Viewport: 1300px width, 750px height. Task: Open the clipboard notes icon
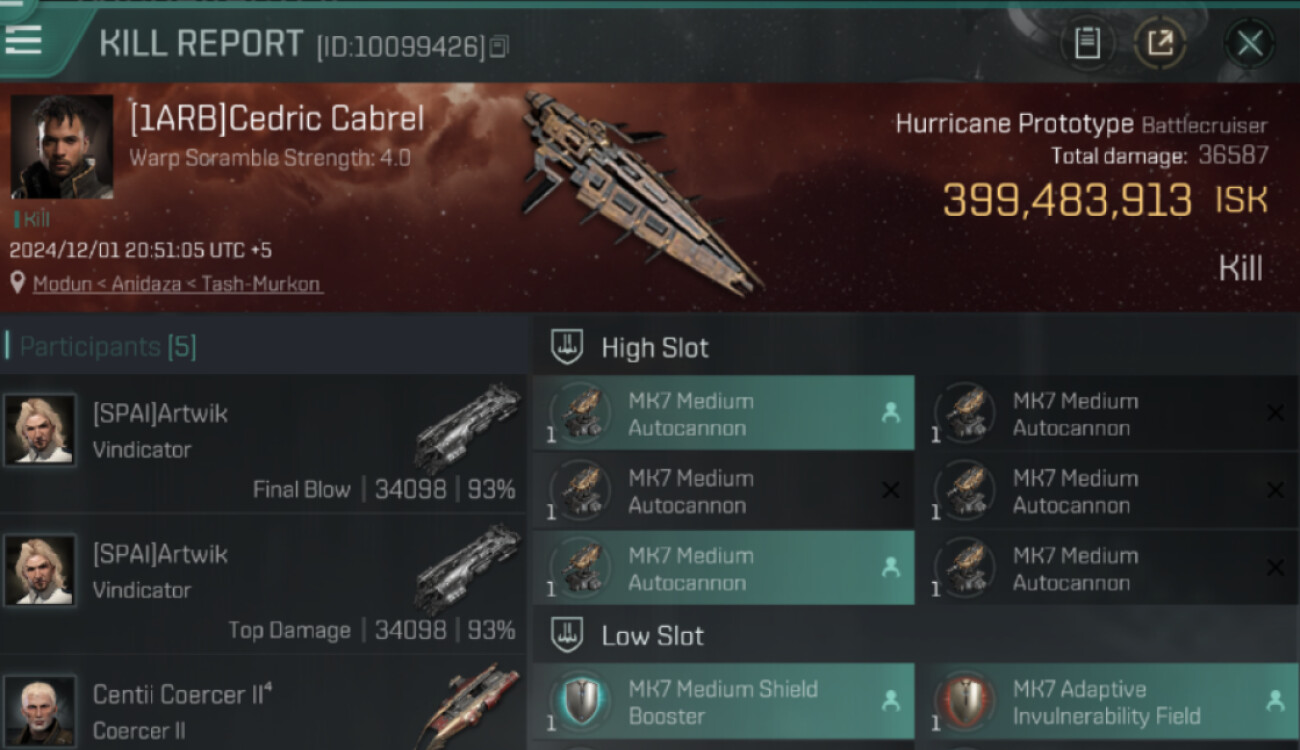click(1087, 43)
